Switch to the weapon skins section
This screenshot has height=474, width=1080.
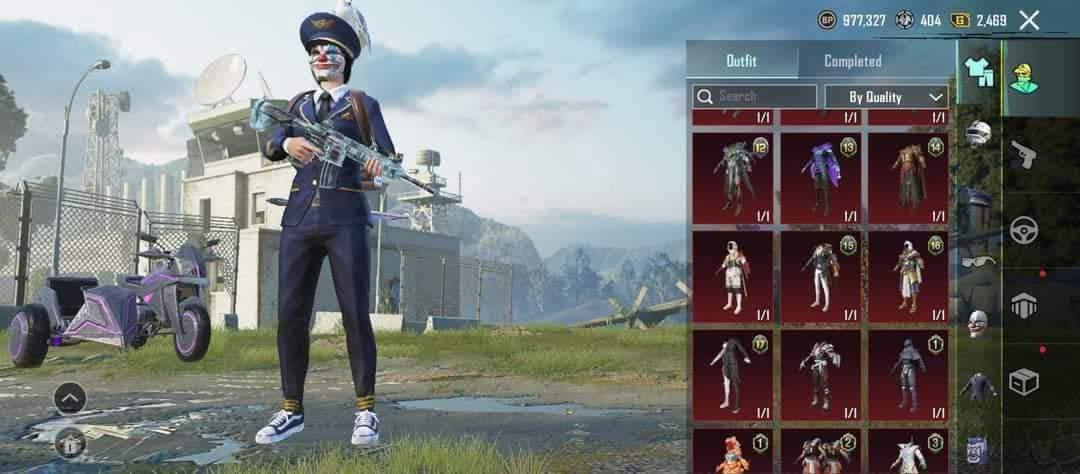pos(1023,154)
